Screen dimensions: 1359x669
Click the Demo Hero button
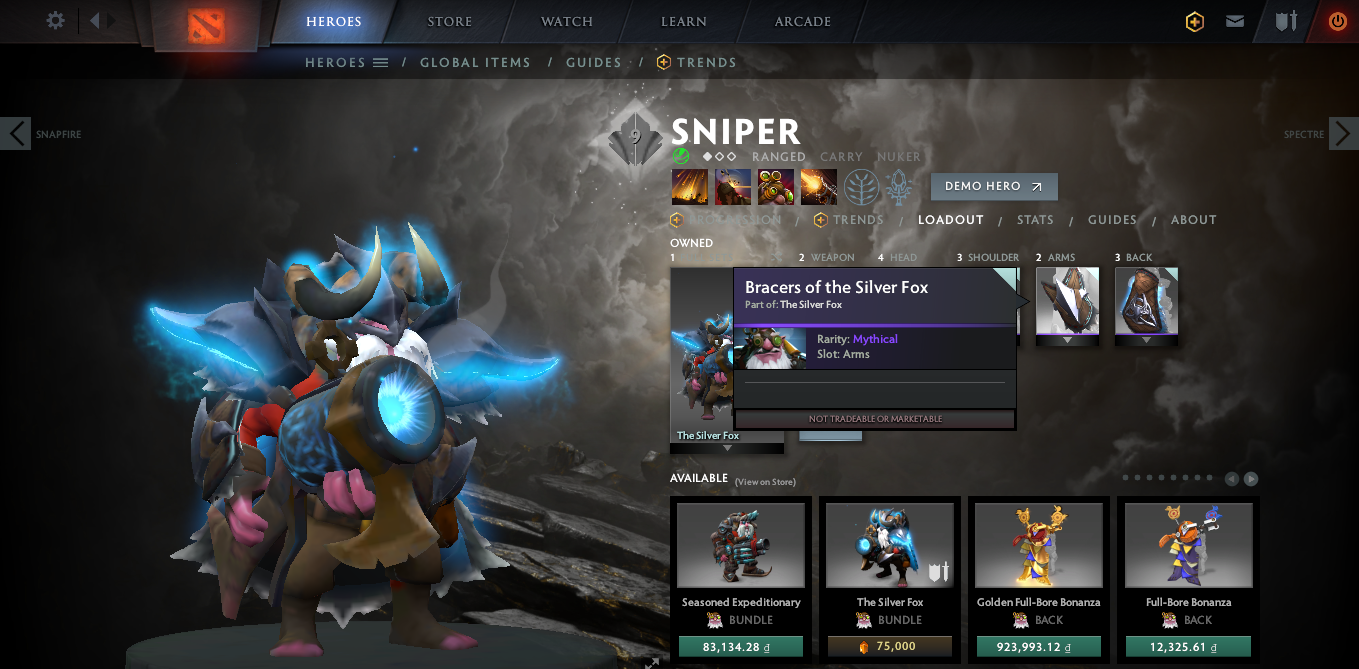[x=993, y=187]
